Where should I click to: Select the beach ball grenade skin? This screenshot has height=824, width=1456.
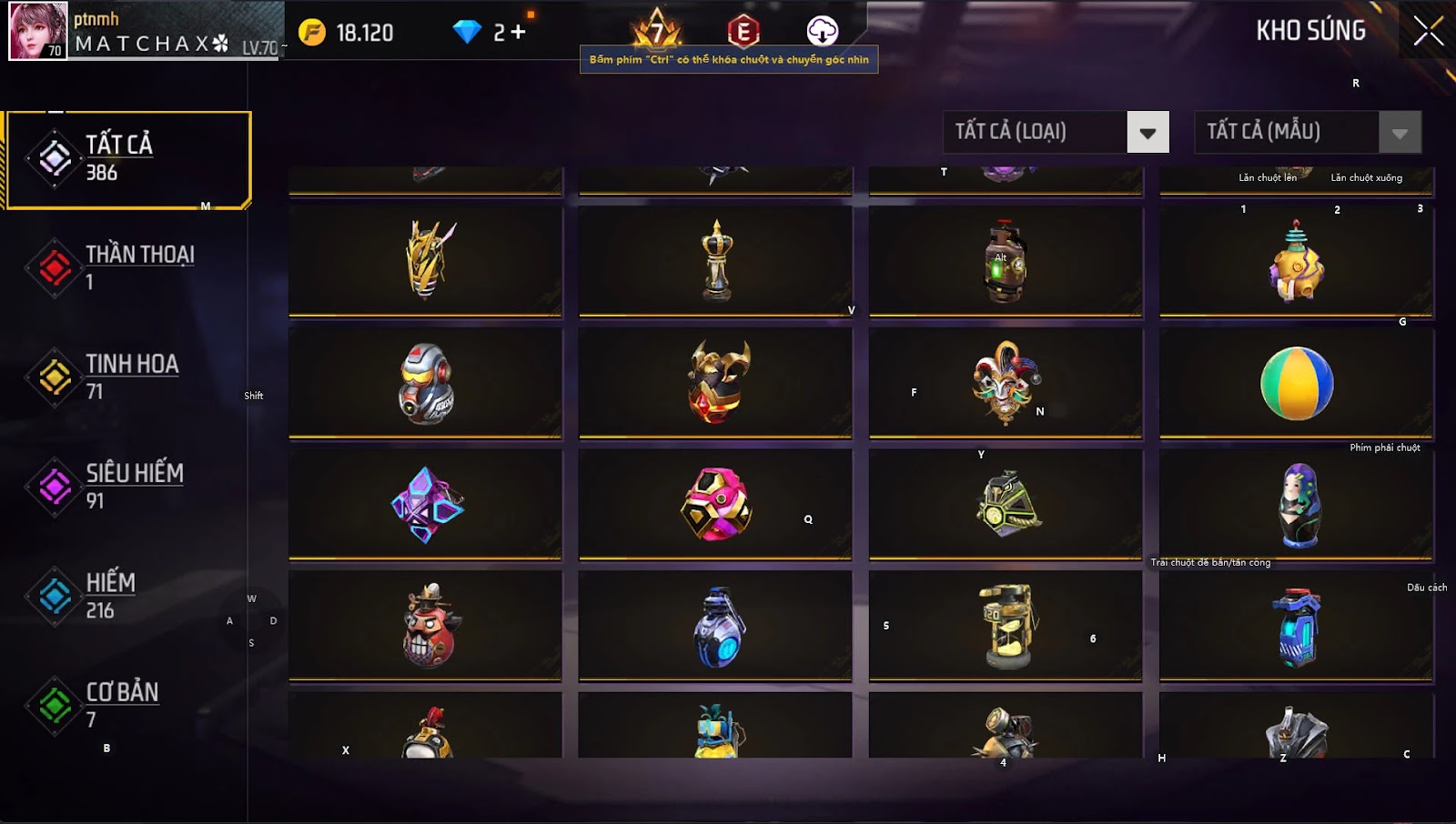pos(1297,383)
